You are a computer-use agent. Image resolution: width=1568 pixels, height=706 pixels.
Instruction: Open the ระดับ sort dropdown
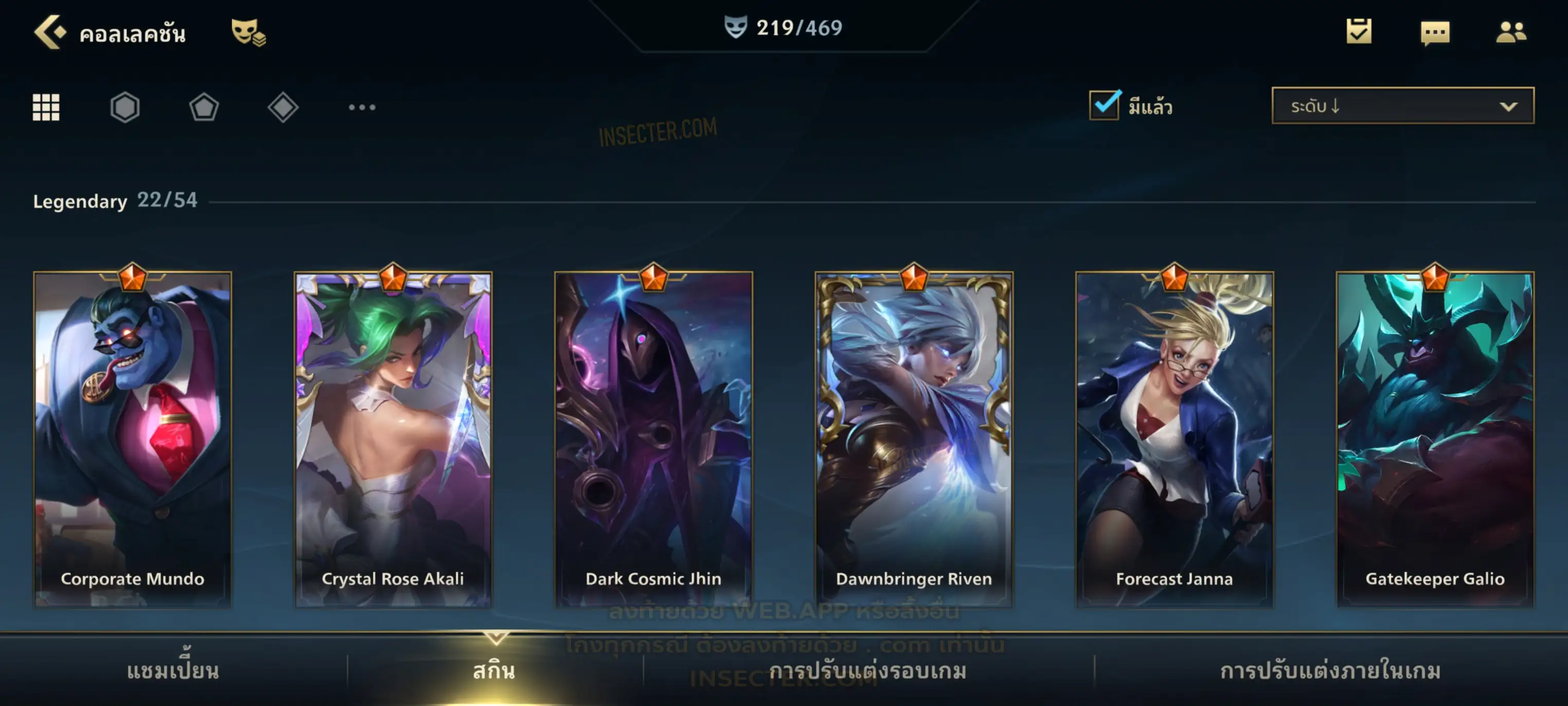[x=1403, y=105]
